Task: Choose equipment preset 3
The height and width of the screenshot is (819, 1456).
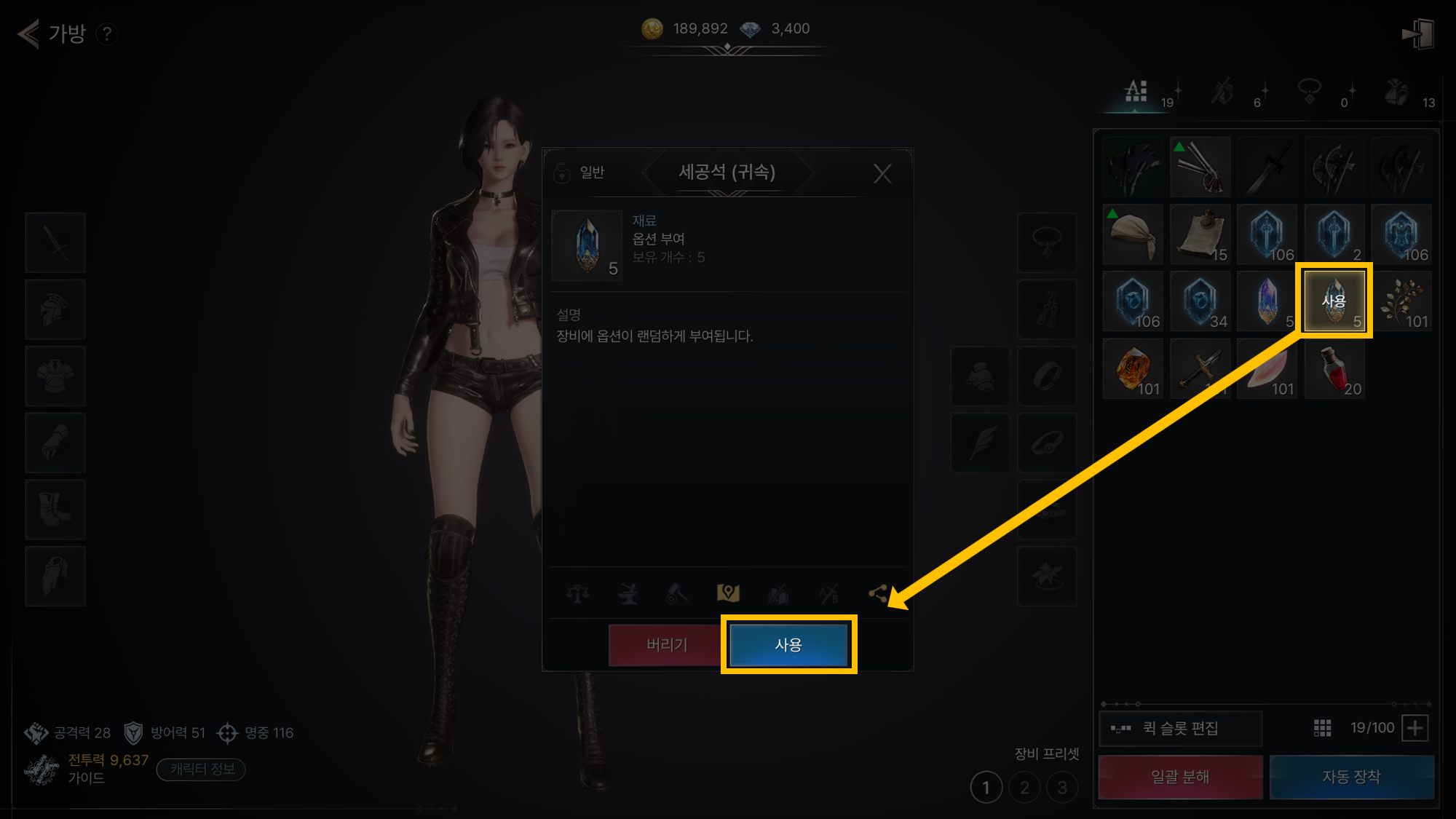Action: click(1062, 788)
